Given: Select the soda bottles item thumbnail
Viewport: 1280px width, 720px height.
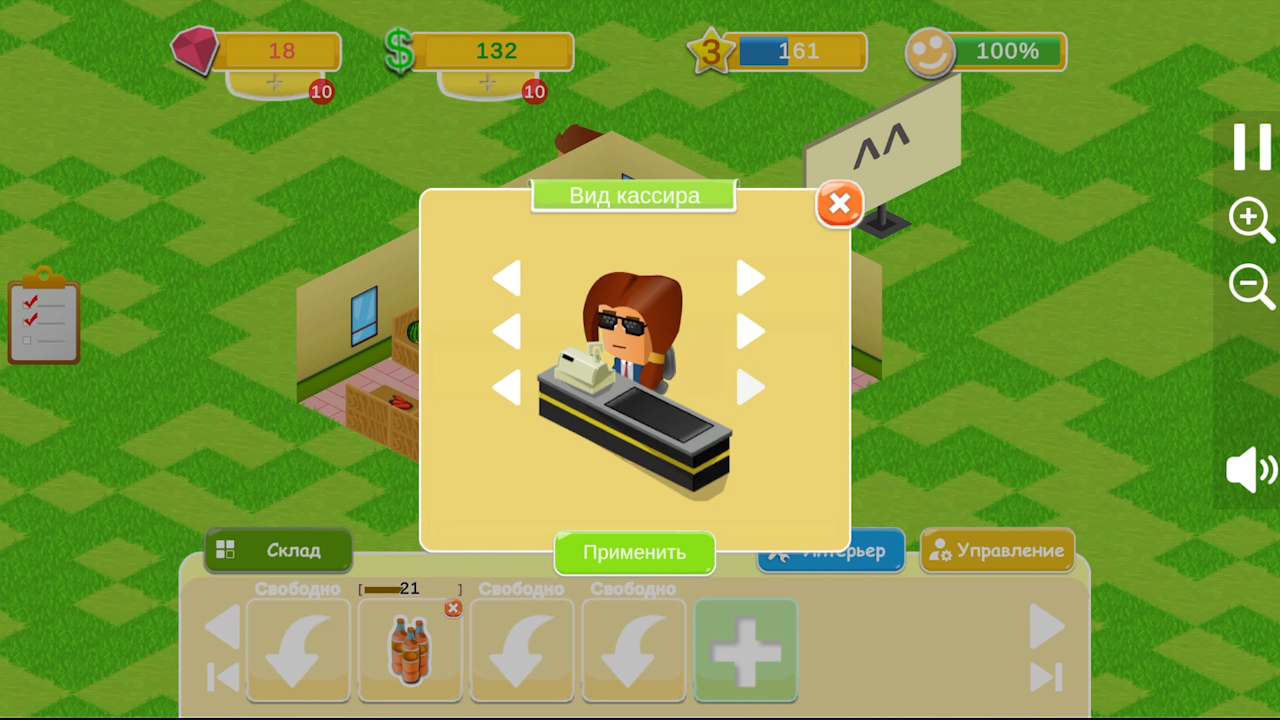Looking at the screenshot, I should click(409, 650).
